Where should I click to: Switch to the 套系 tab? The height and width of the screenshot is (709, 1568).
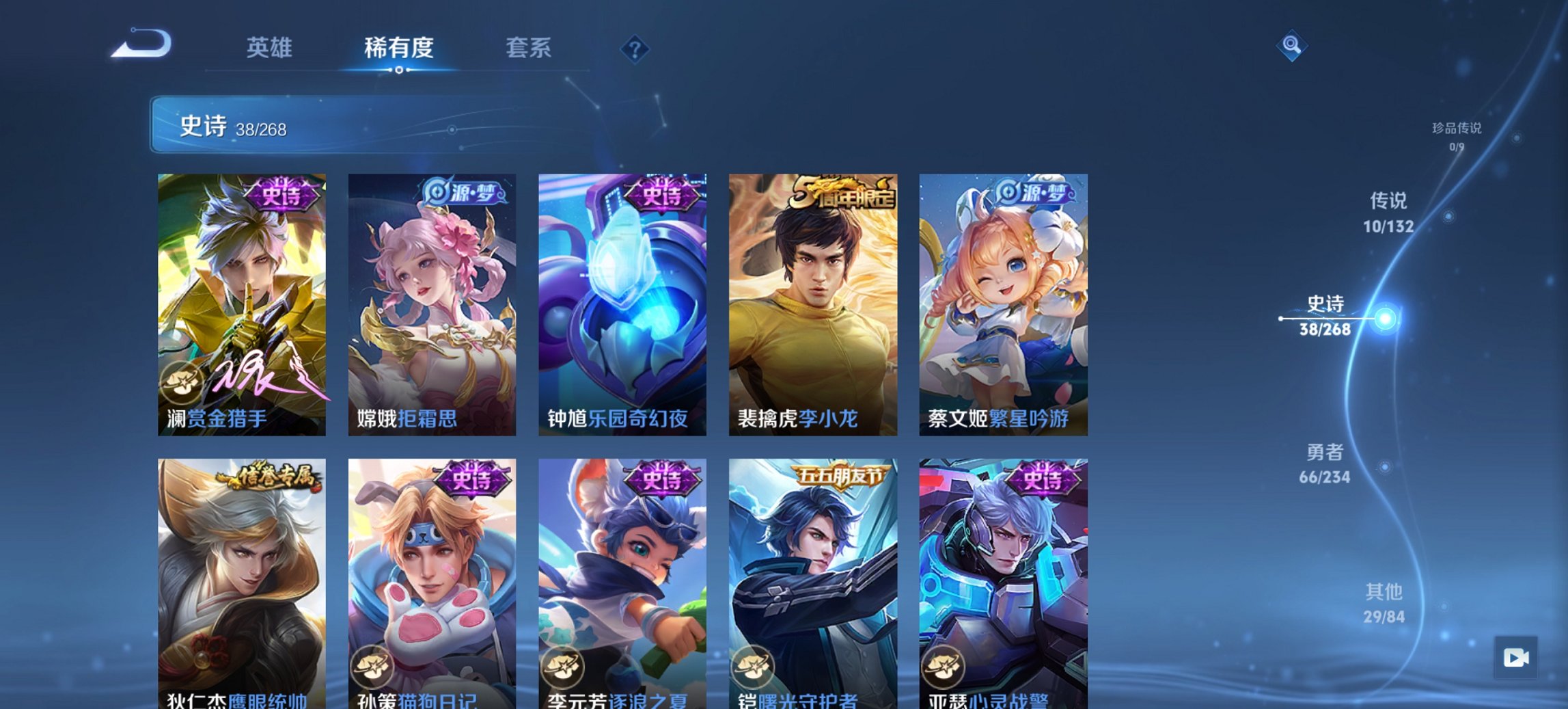coord(530,47)
